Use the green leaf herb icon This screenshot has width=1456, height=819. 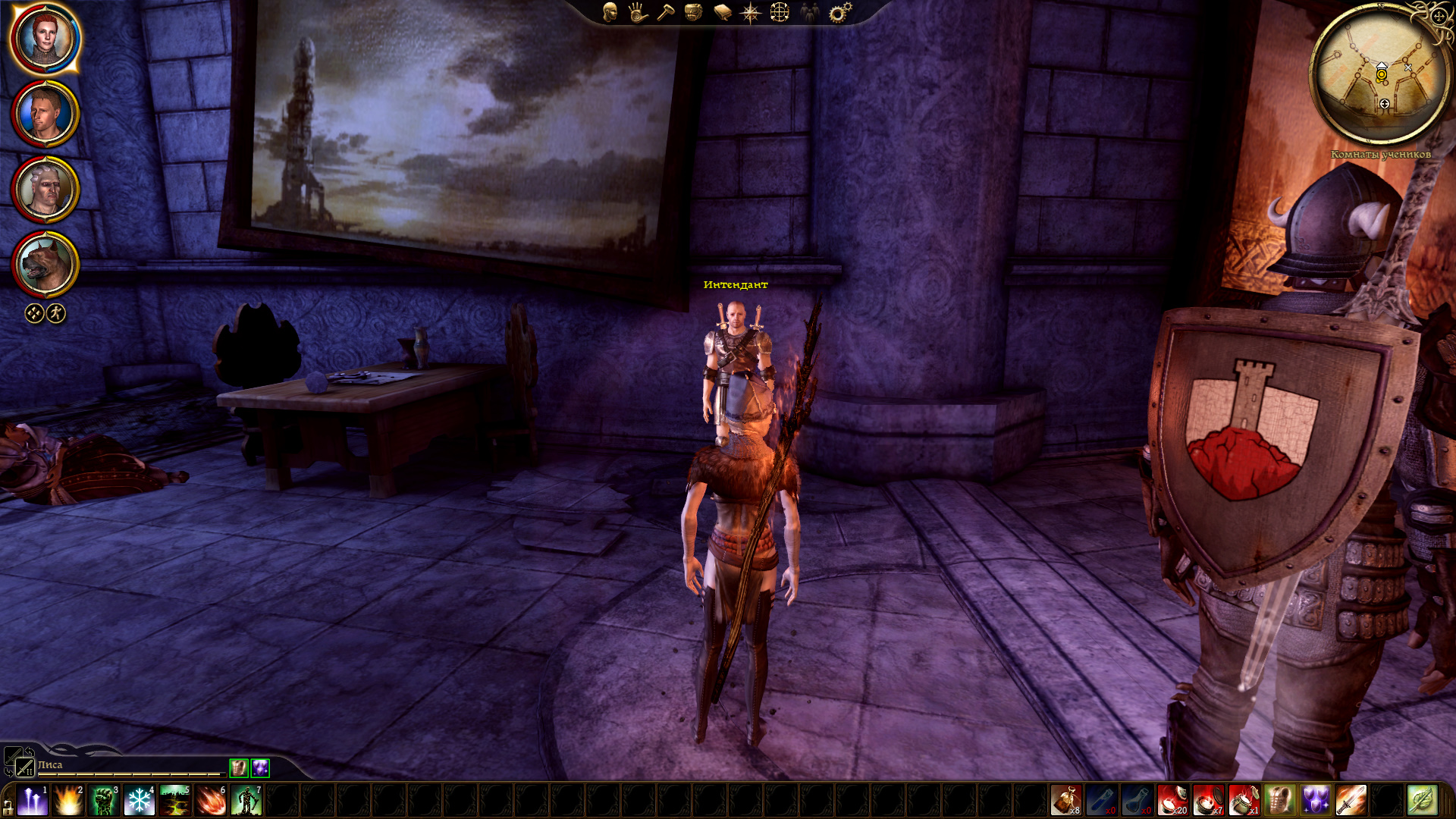(1422, 801)
